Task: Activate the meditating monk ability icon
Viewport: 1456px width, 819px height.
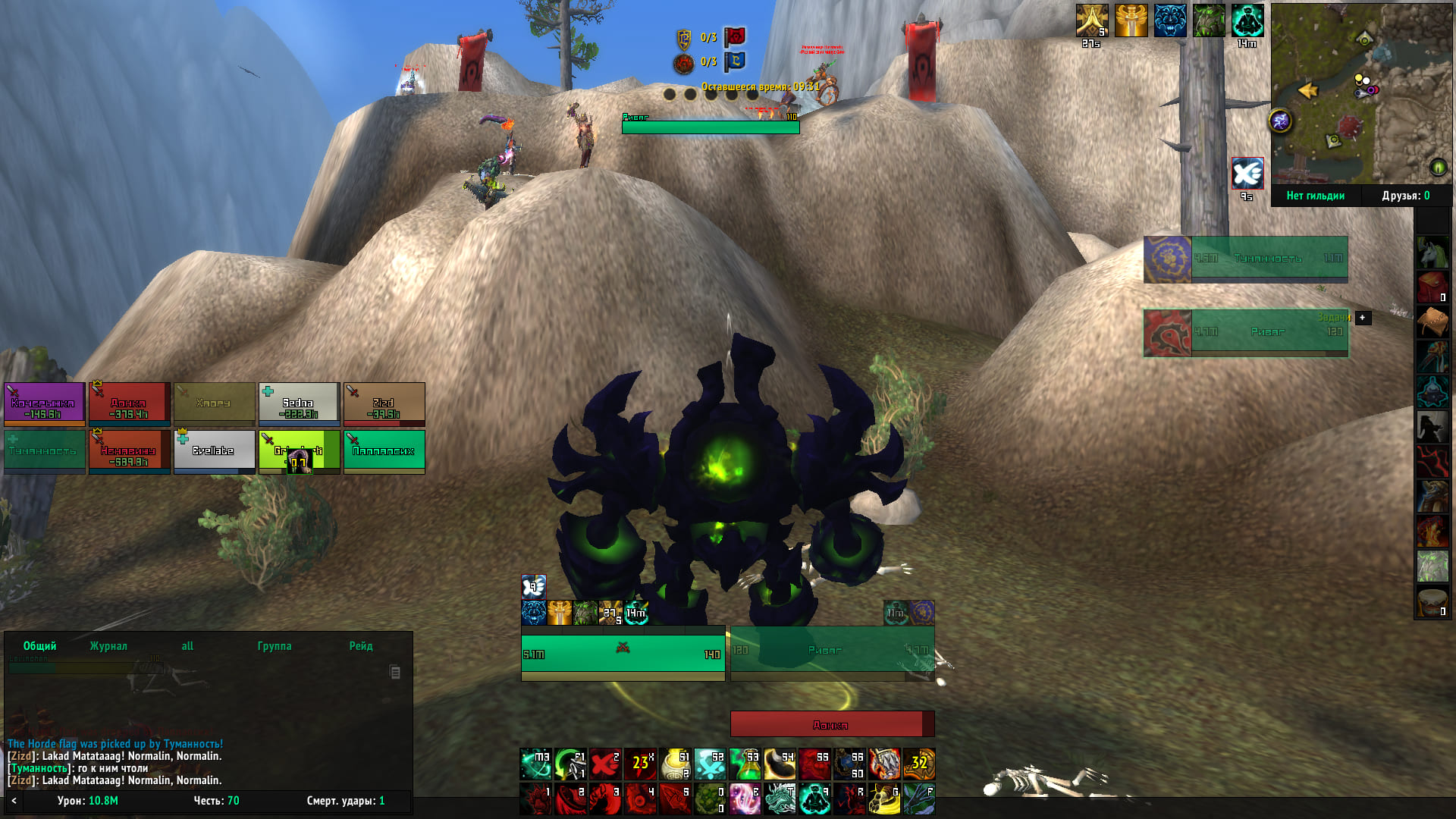Action: tap(814, 799)
